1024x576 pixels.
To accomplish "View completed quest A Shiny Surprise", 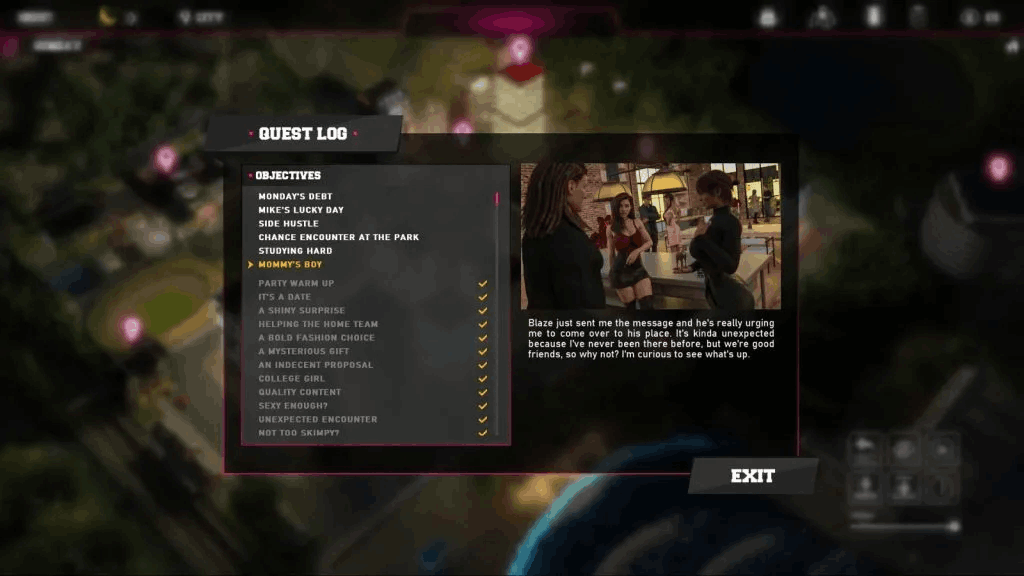I will point(302,311).
